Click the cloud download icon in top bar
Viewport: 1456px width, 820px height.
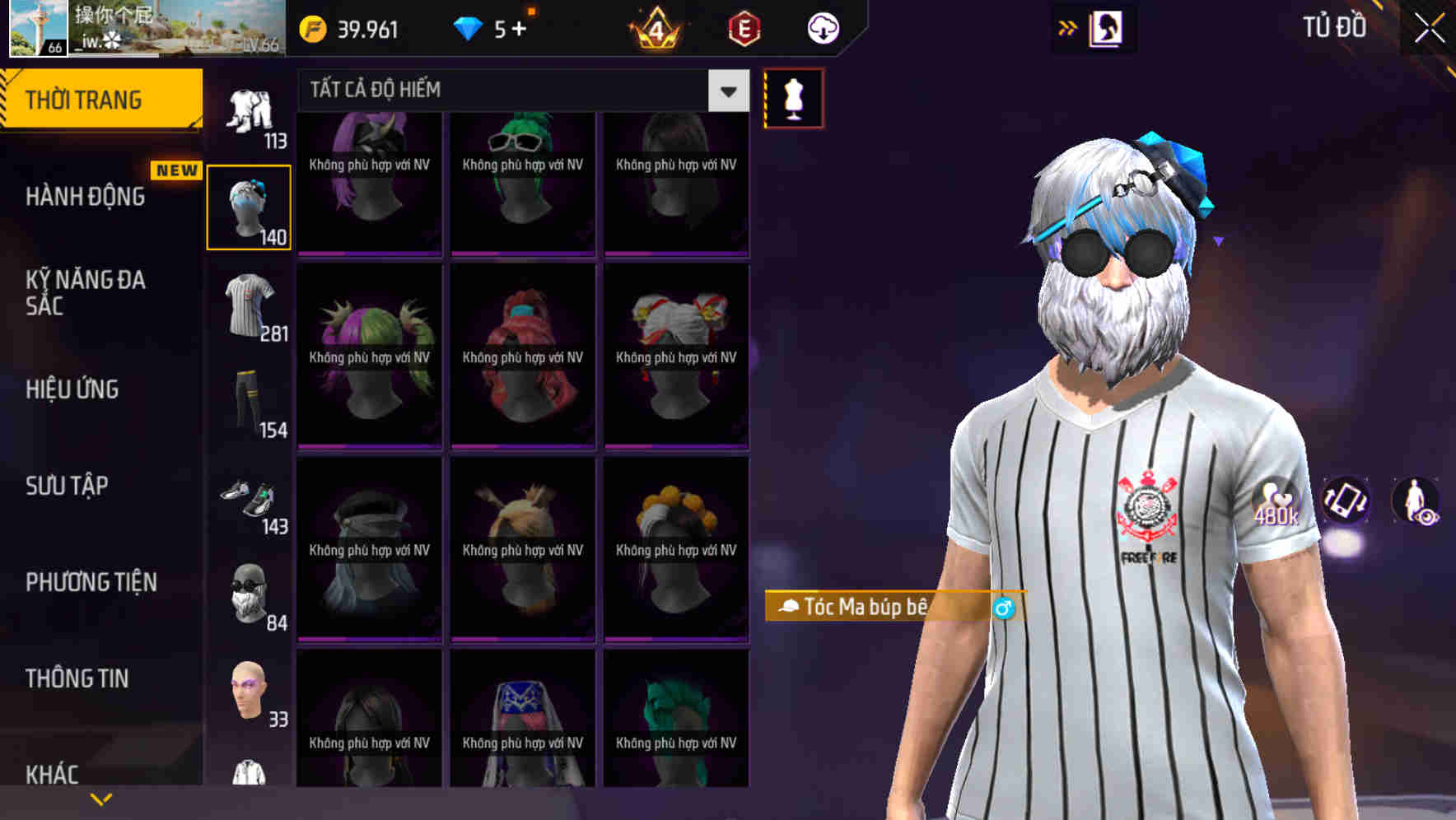[822, 28]
